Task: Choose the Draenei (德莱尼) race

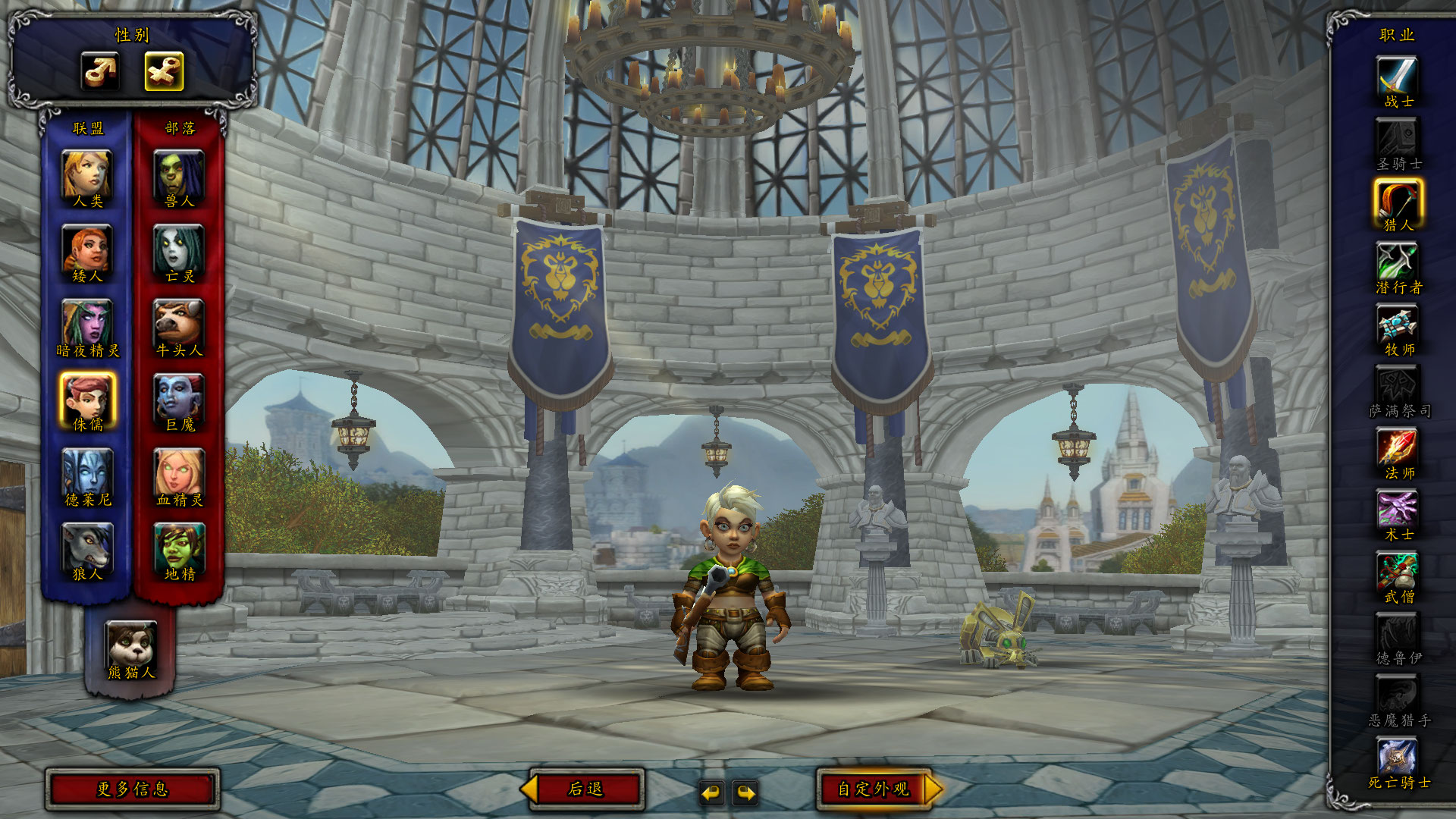Action: coord(87,475)
